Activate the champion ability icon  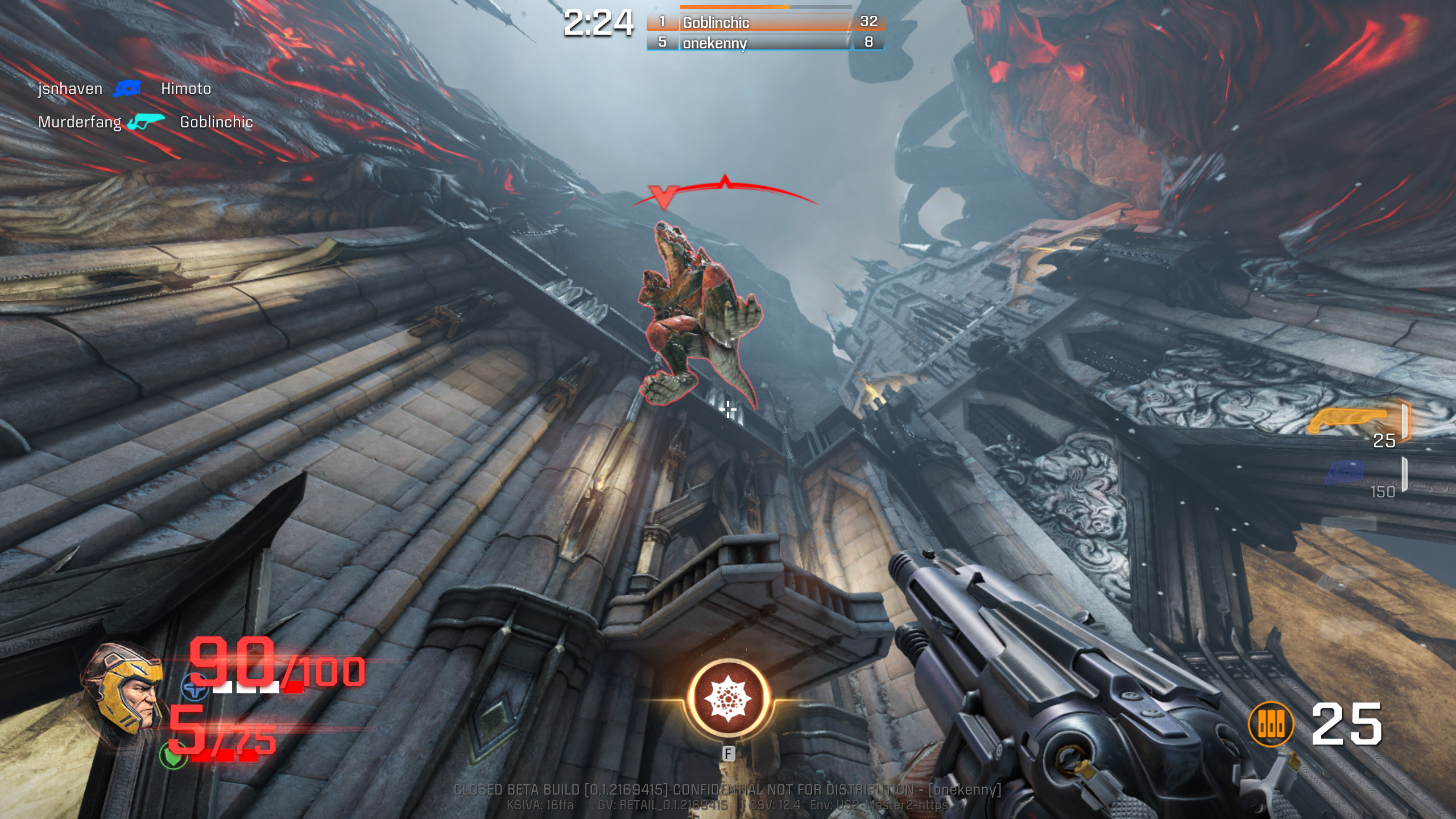click(728, 698)
